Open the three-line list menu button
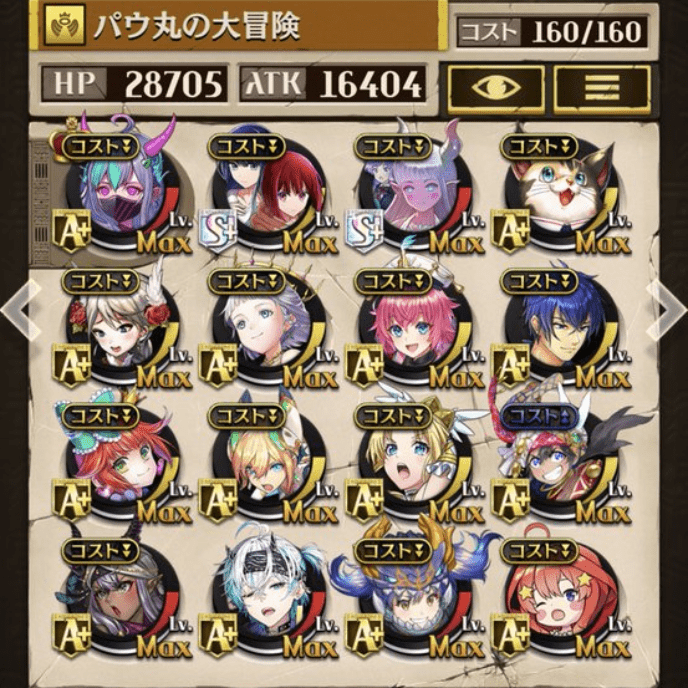688x688 pixels. [601, 88]
